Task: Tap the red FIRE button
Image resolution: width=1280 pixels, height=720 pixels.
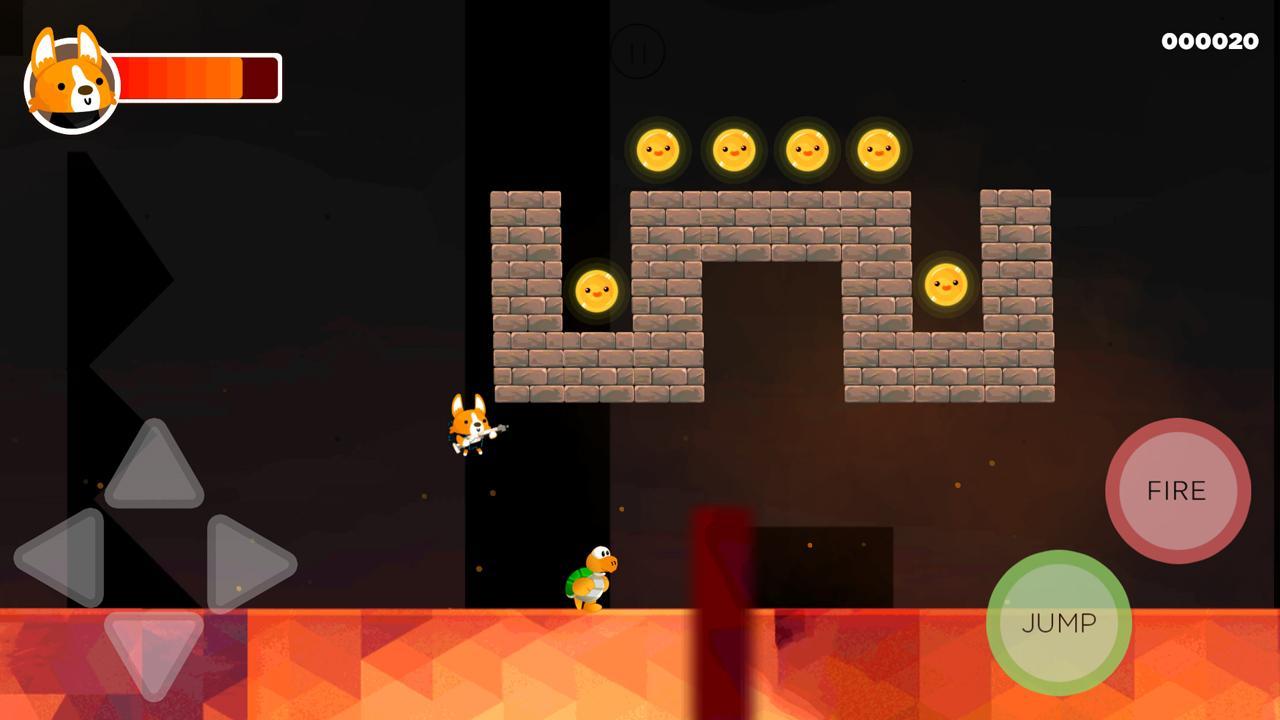Action: [x=1177, y=490]
